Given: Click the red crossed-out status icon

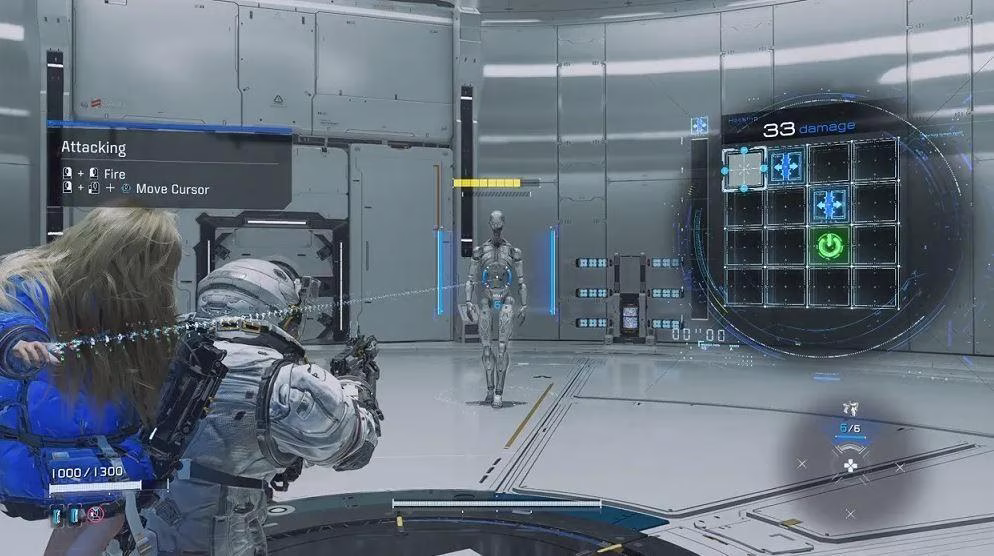Looking at the screenshot, I should (x=95, y=513).
